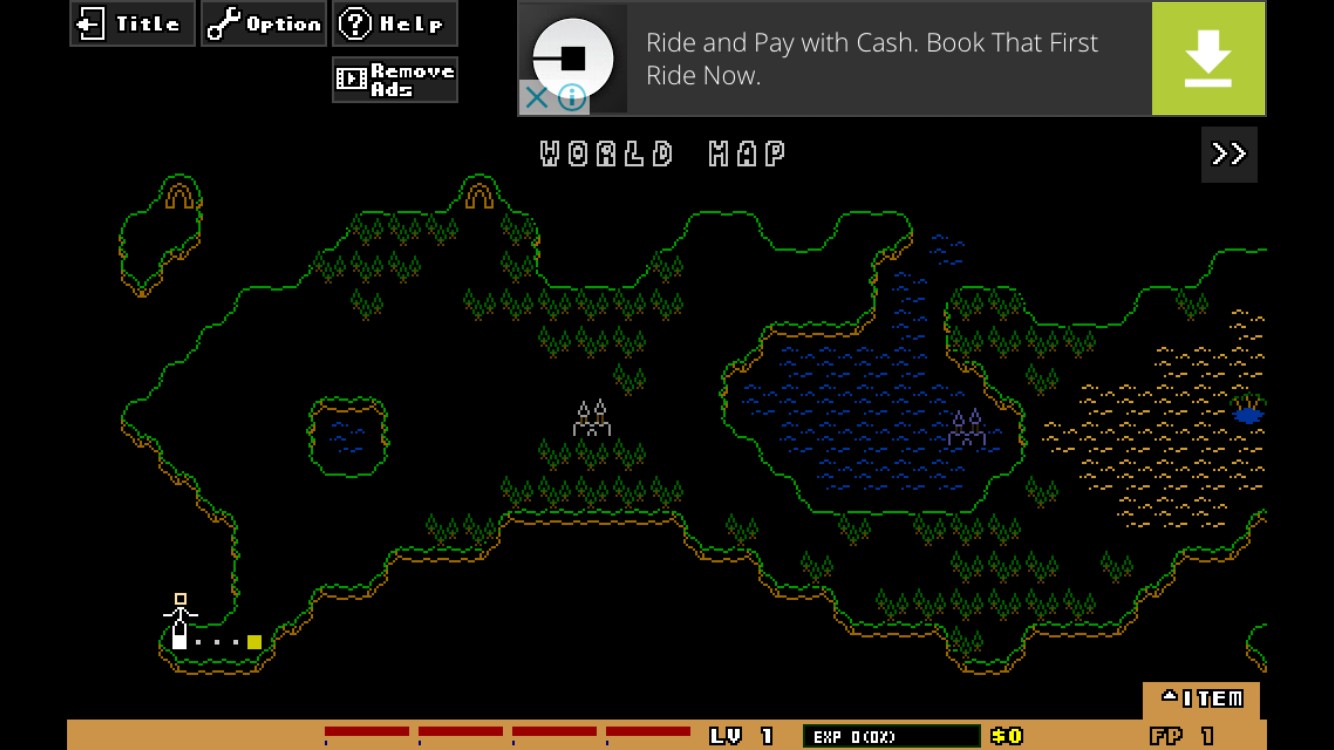The image size is (1334, 750).
Task: Show the Help screen
Action: 395,24
